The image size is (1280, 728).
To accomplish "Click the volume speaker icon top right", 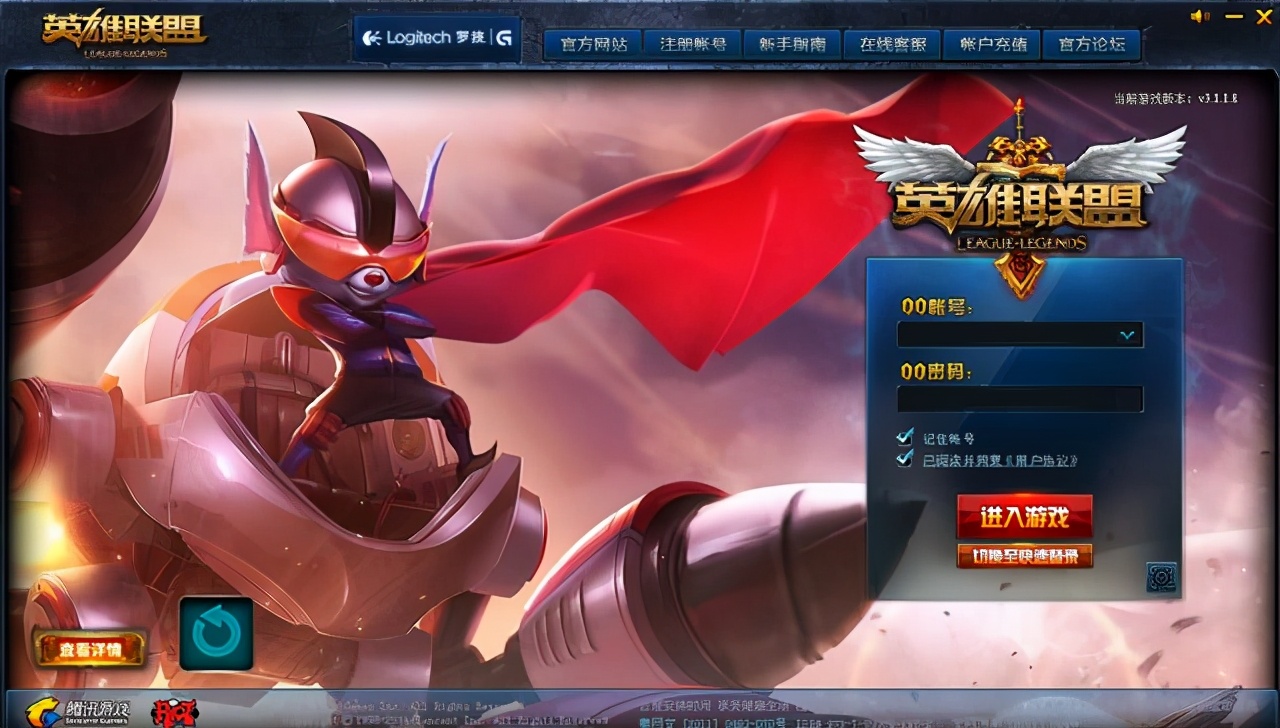I will [1199, 16].
